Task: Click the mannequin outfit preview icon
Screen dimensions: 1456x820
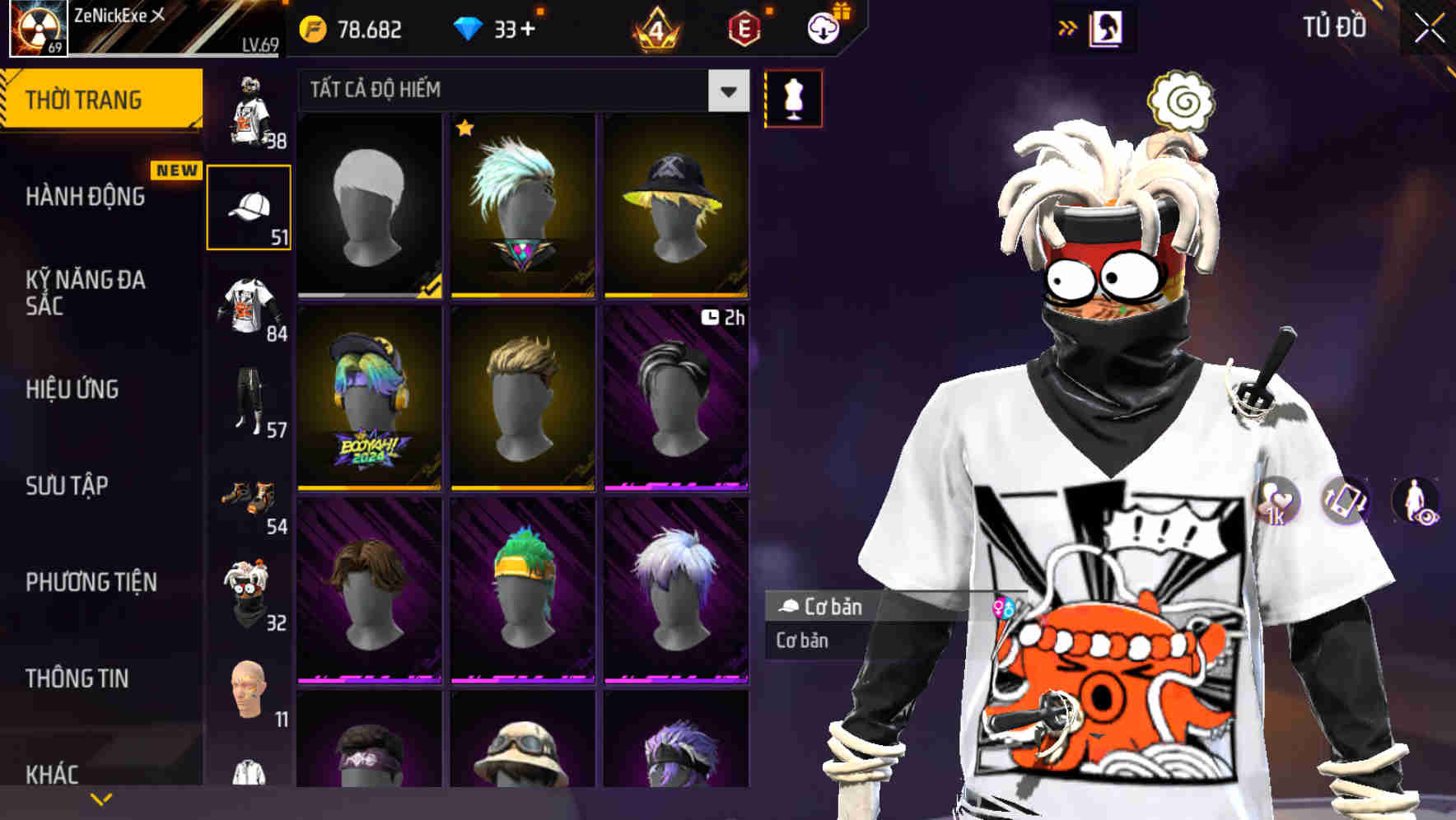Action: click(x=793, y=98)
